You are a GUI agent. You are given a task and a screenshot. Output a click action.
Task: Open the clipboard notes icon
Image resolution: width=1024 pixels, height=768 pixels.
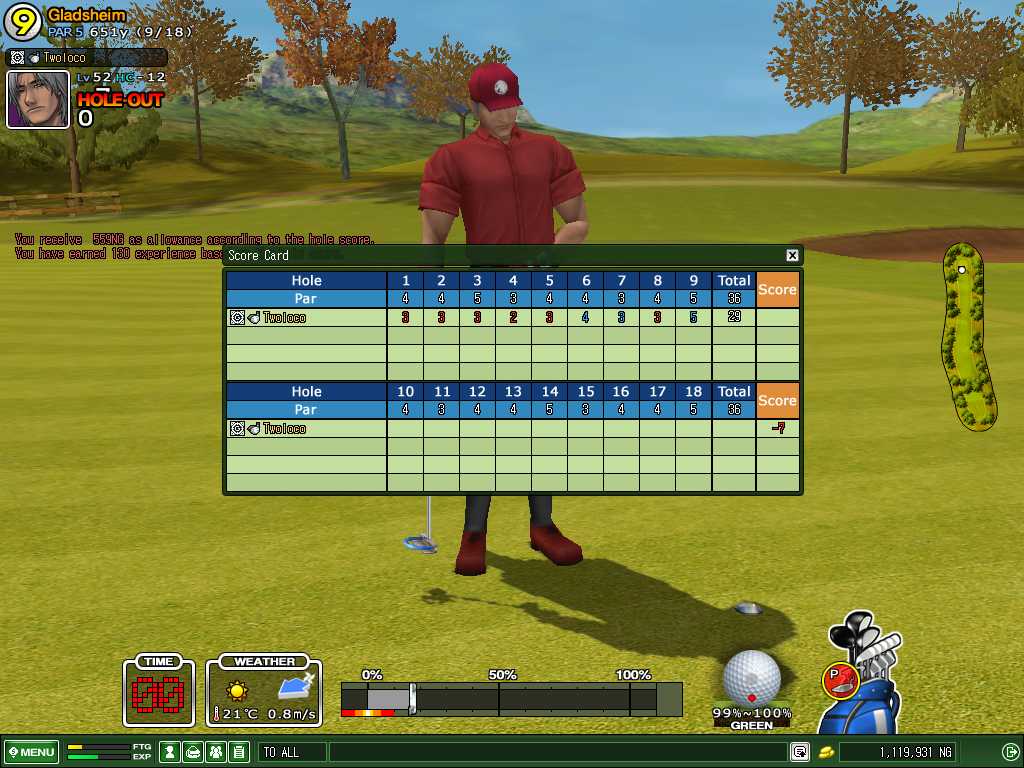[x=238, y=752]
